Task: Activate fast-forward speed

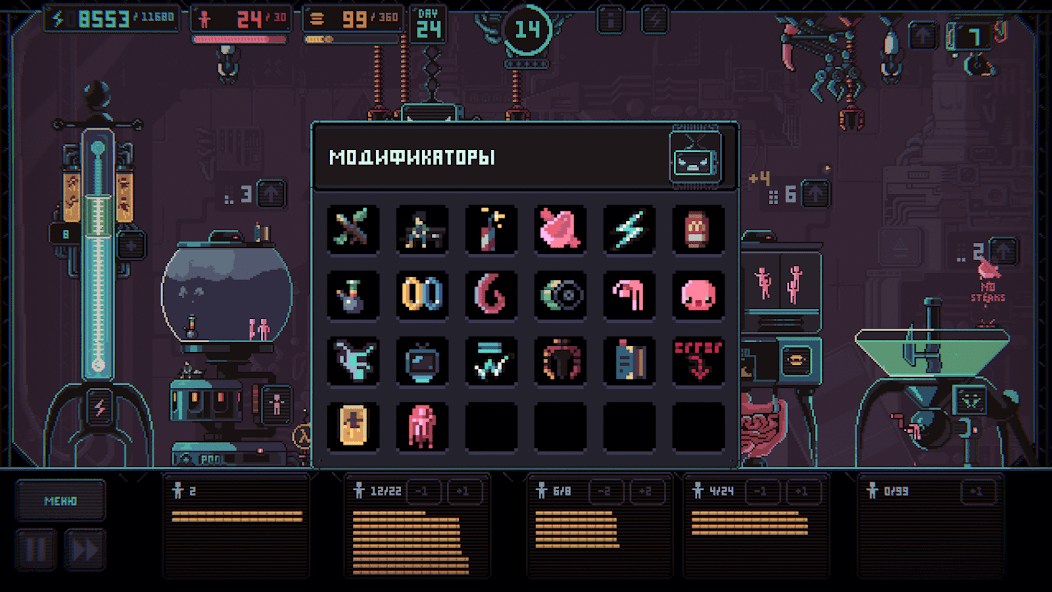Action: 85,549
